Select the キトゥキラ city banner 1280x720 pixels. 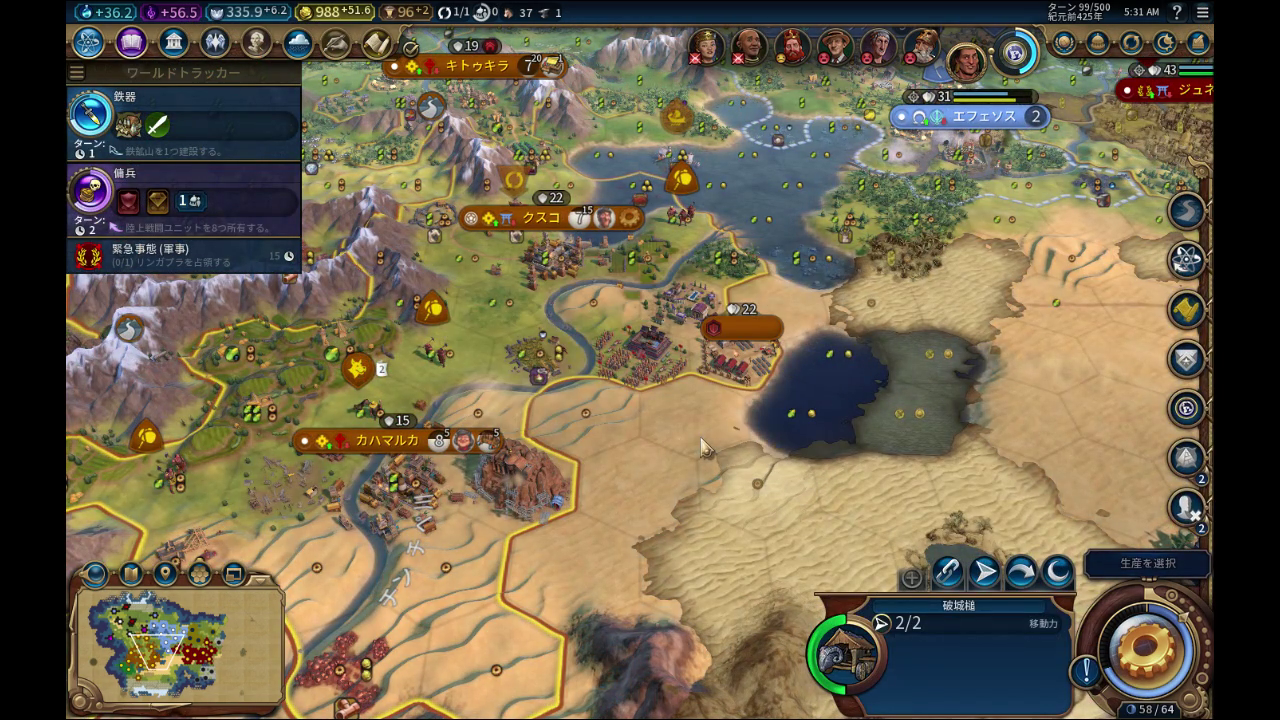[477, 66]
